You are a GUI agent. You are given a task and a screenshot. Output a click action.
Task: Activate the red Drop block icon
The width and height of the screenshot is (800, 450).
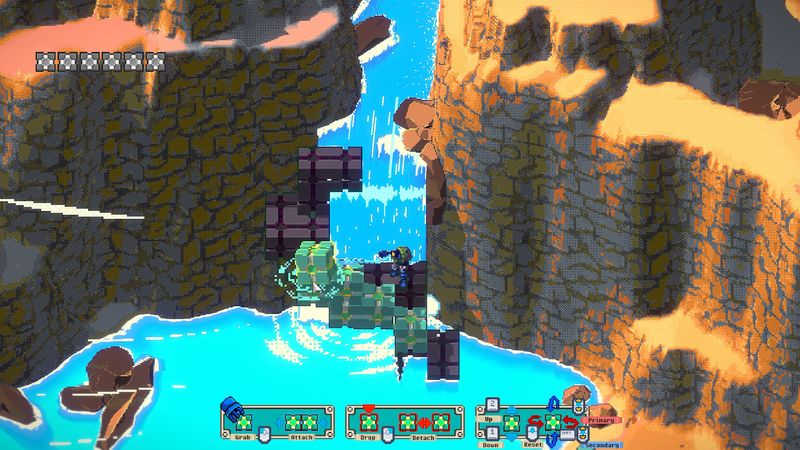[368, 420]
